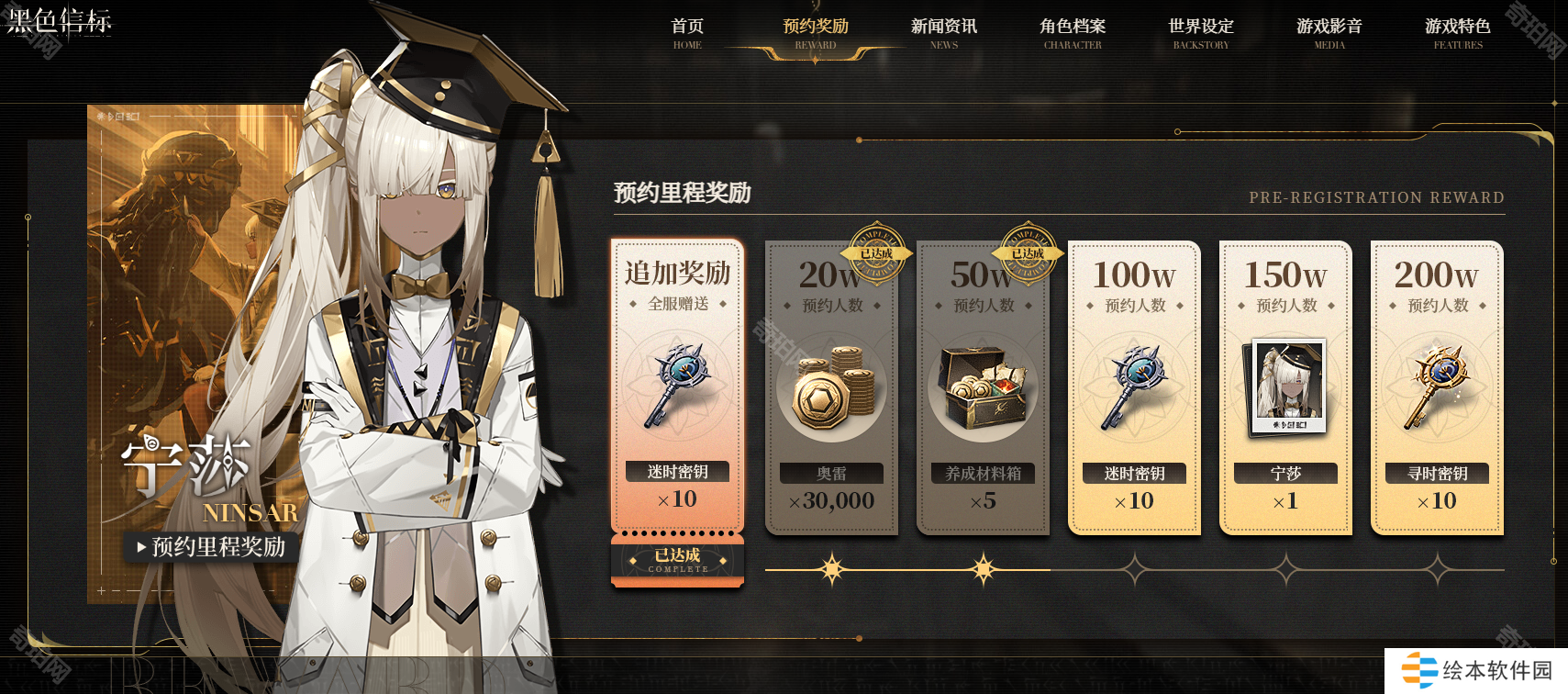View the 世界设定 BACKSTORY page
This screenshot has height=694, width=1568.
[x=1201, y=32]
